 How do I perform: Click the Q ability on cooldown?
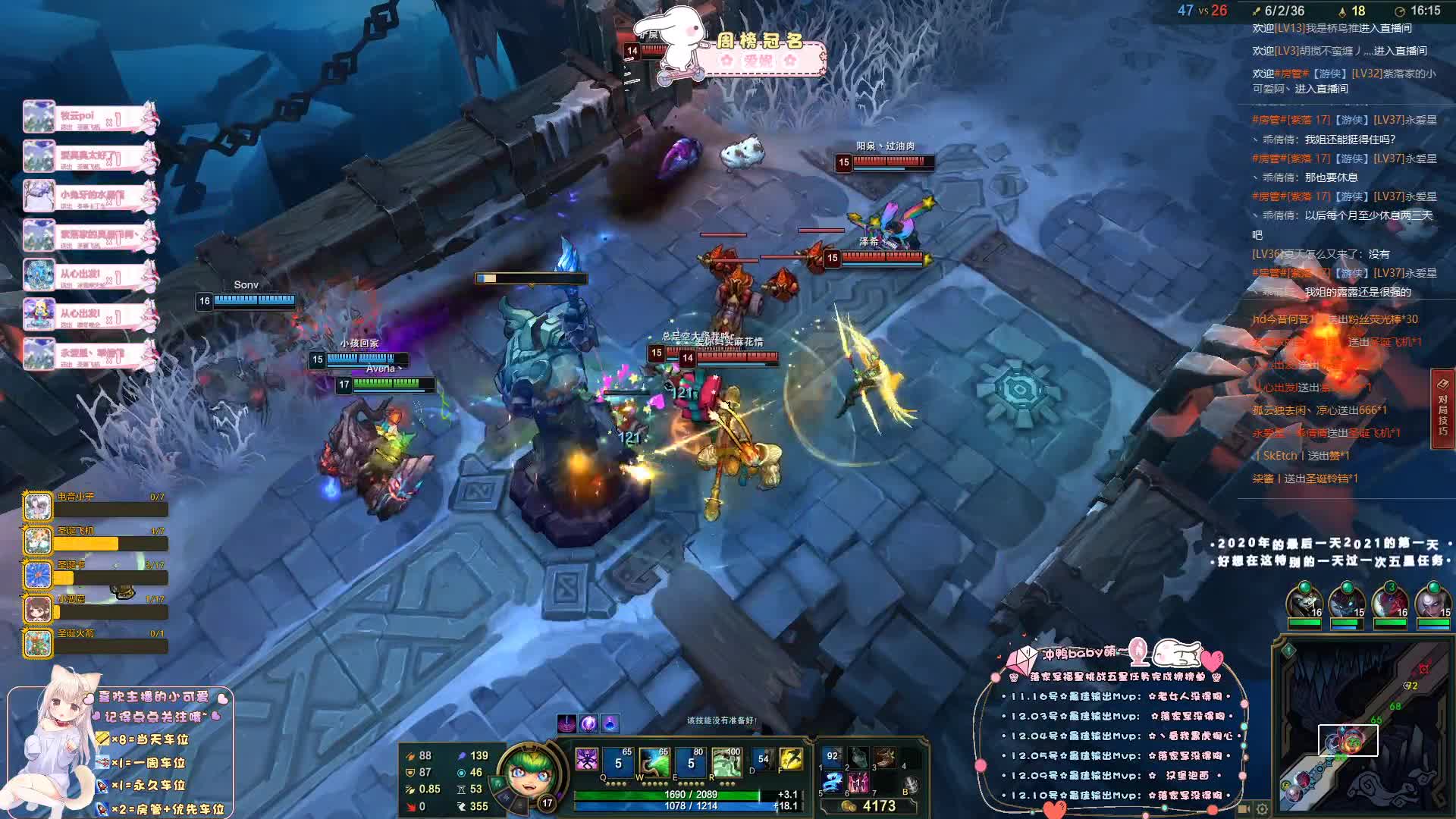tap(619, 762)
